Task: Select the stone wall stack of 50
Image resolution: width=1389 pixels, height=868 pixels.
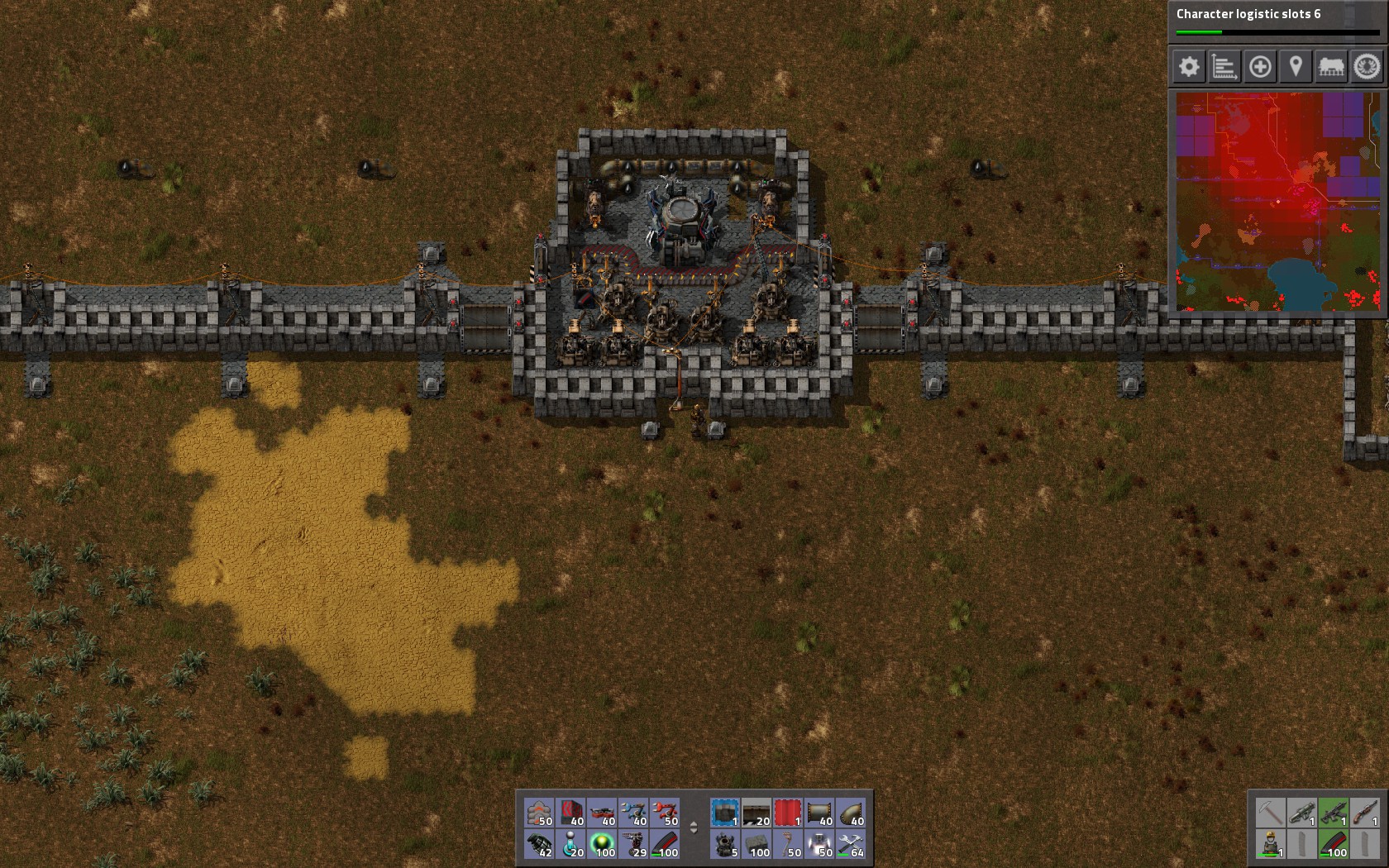Action: point(540,813)
